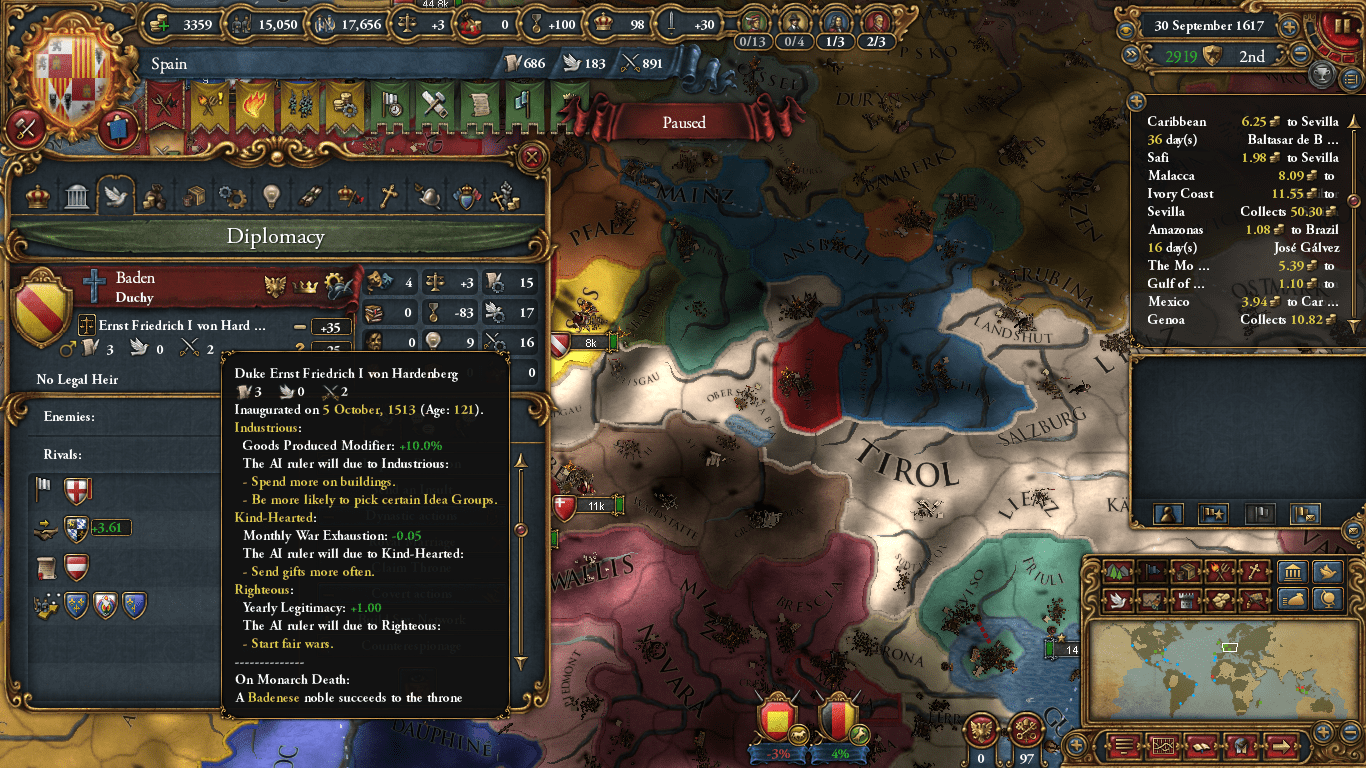This screenshot has height=768, width=1366.
Task: Open the Economy tab money bag icon
Action: pos(153,196)
